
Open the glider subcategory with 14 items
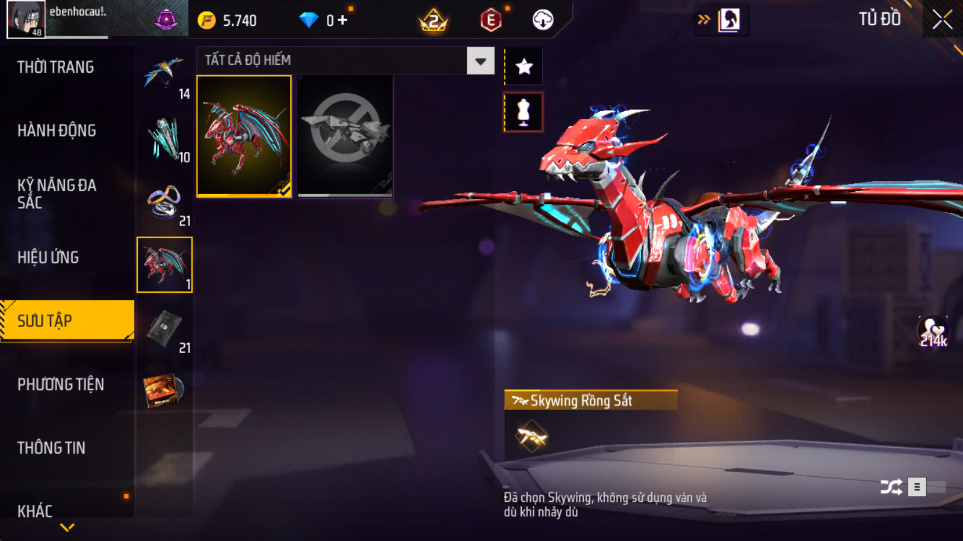(165, 74)
